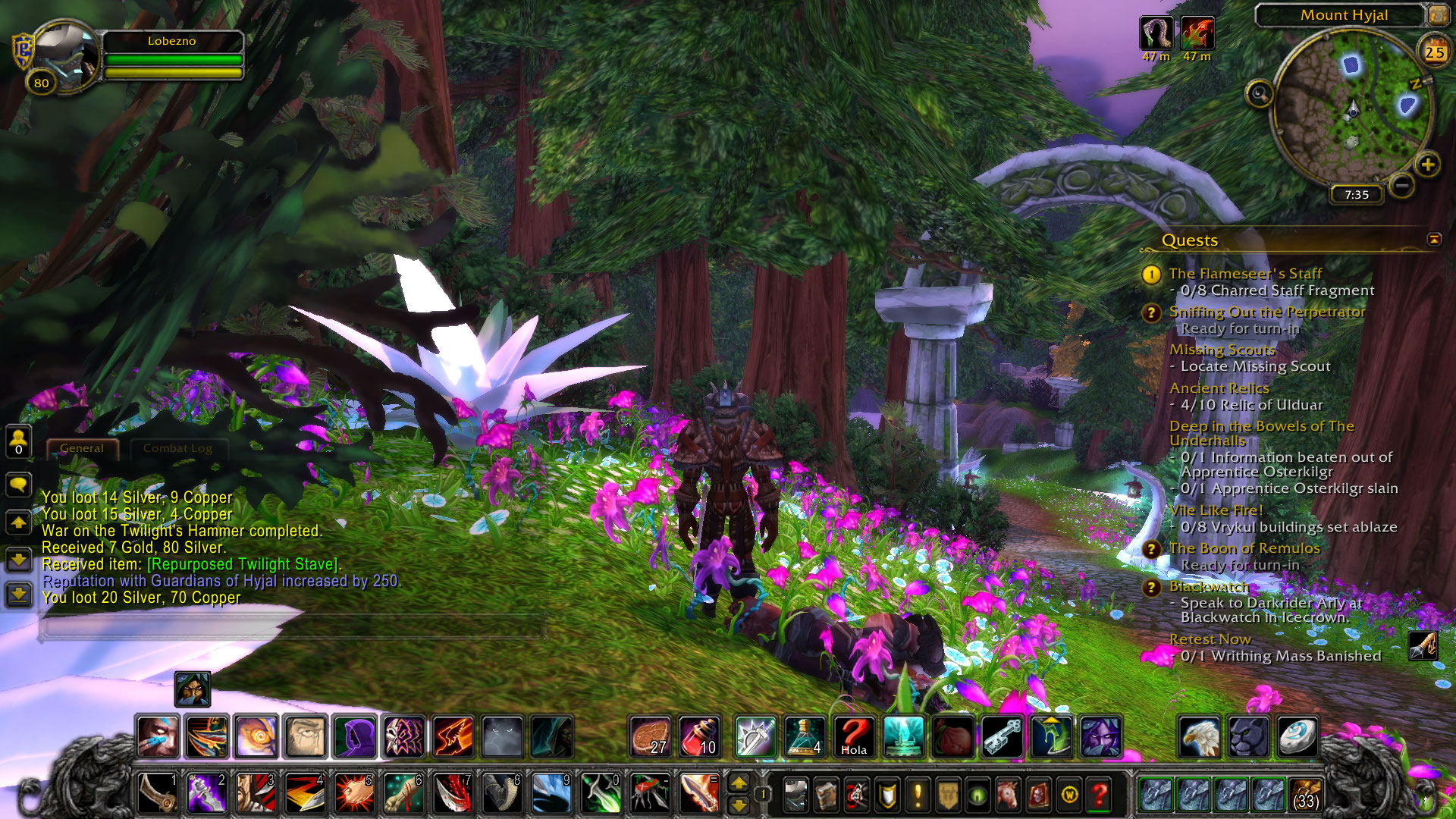Click Lobezno's player portrait
The height and width of the screenshot is (819, 1456).
[64, 55]
